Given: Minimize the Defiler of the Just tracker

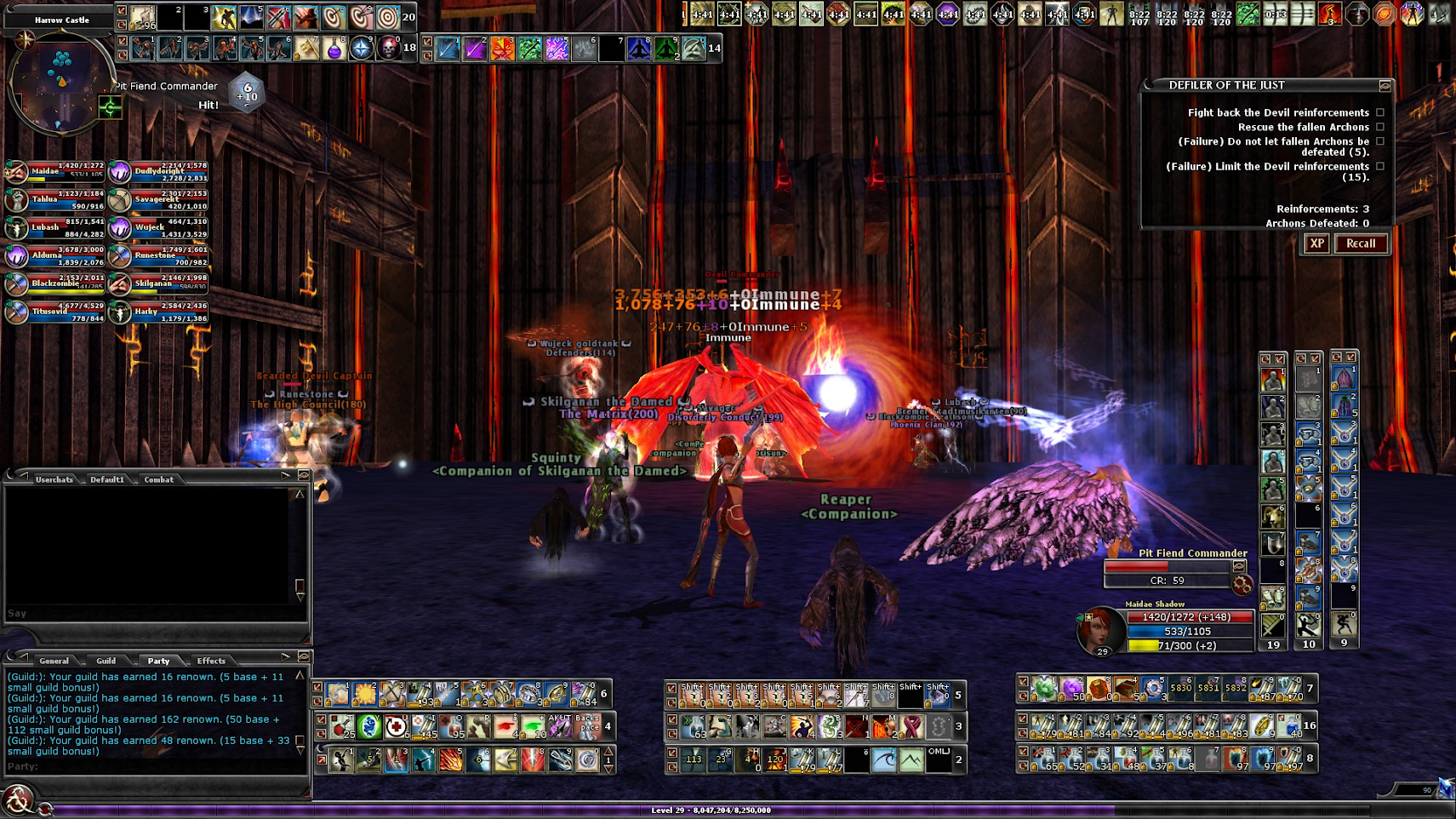Looking at the screenshot, I should (x=1385, y=86).
